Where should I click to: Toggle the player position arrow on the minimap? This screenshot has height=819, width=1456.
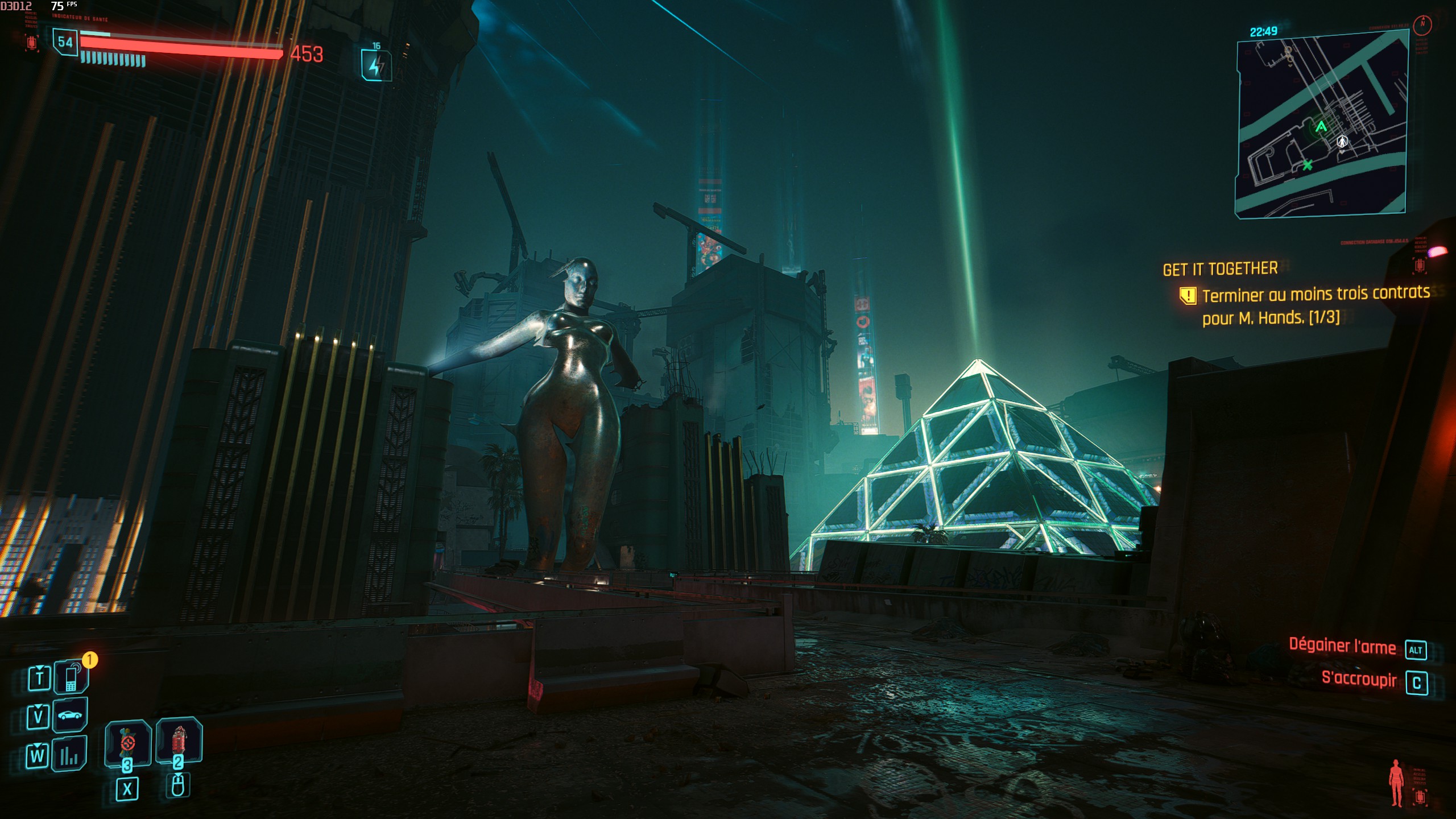point(1342,140)
